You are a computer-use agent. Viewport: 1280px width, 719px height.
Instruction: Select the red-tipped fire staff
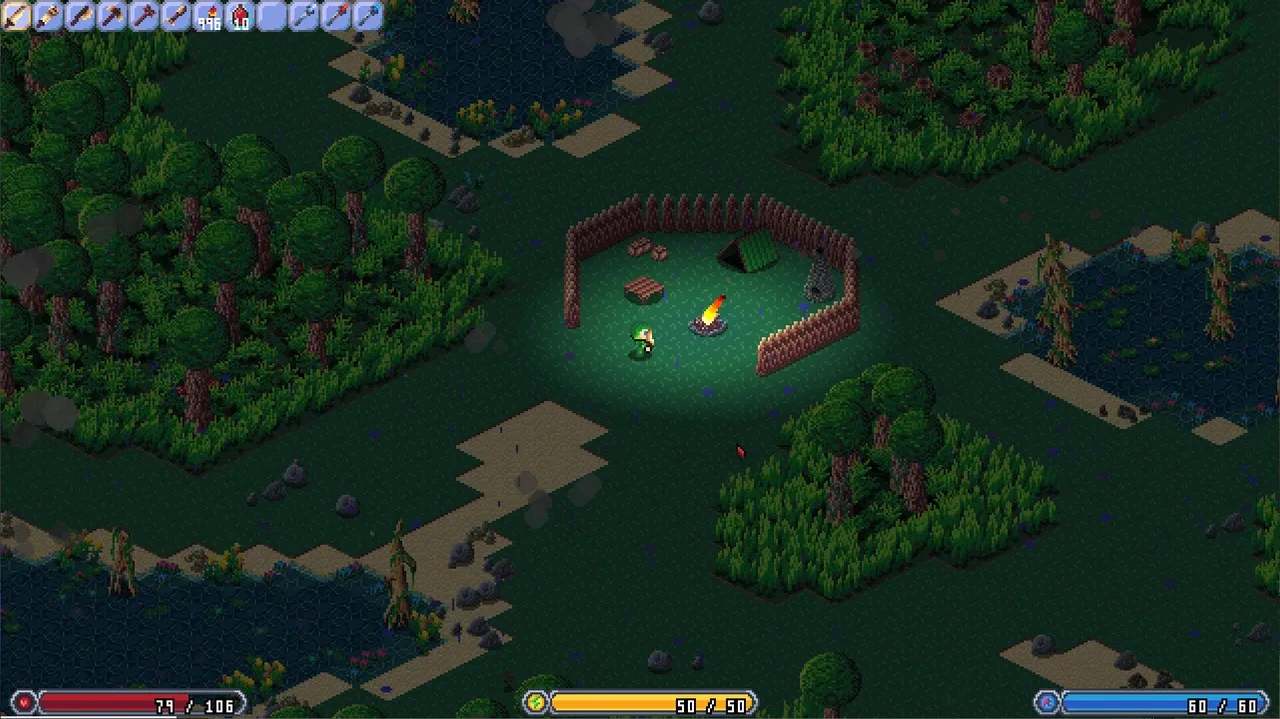click(x=336, y=16)
